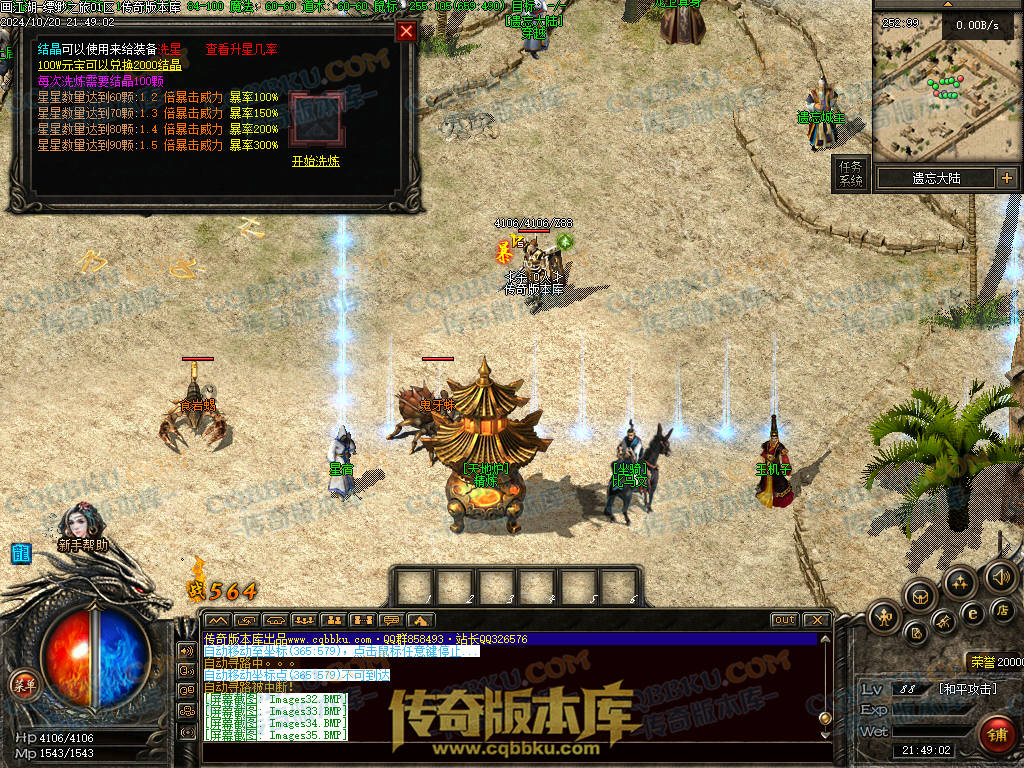The image size is (1024, 768).
Task: Click the minimap
Action: 946,88
